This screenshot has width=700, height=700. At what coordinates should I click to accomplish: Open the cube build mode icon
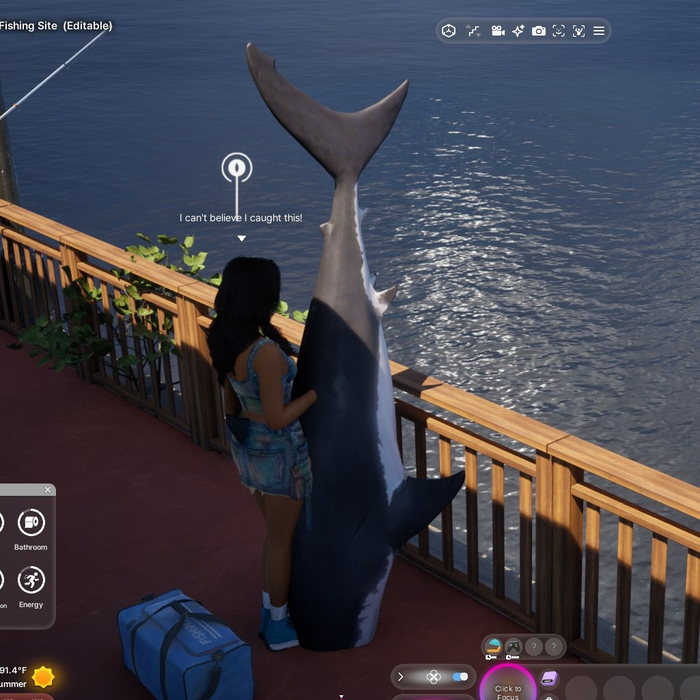[x=449, y=31]
